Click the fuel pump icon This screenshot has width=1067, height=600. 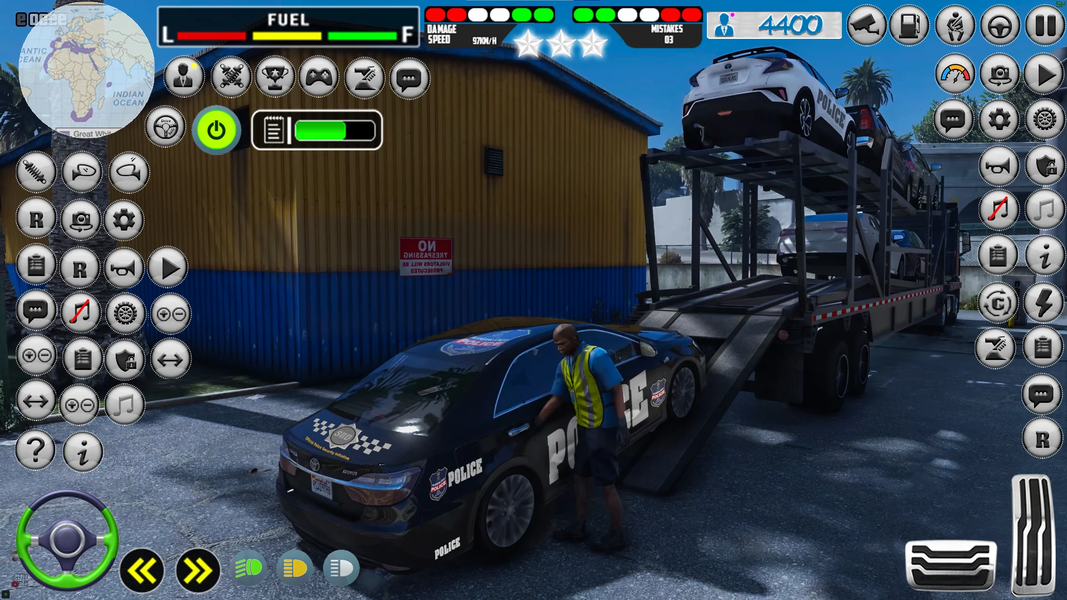[909, 26]
